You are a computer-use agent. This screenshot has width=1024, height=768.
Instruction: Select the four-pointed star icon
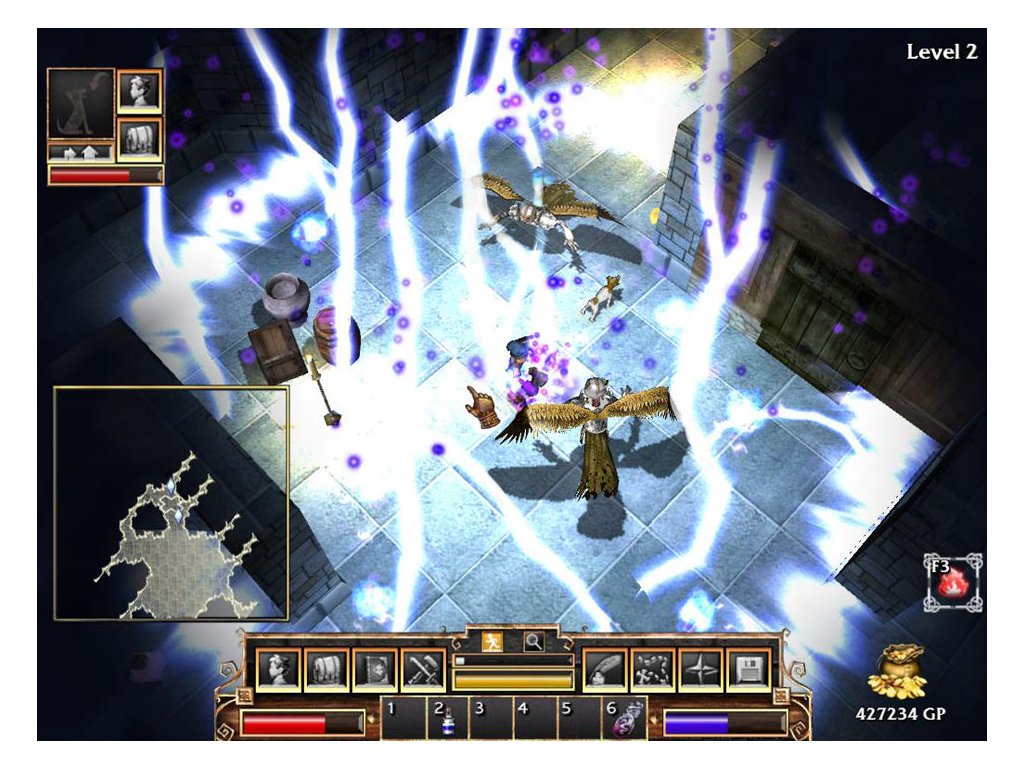pos(701,670)
